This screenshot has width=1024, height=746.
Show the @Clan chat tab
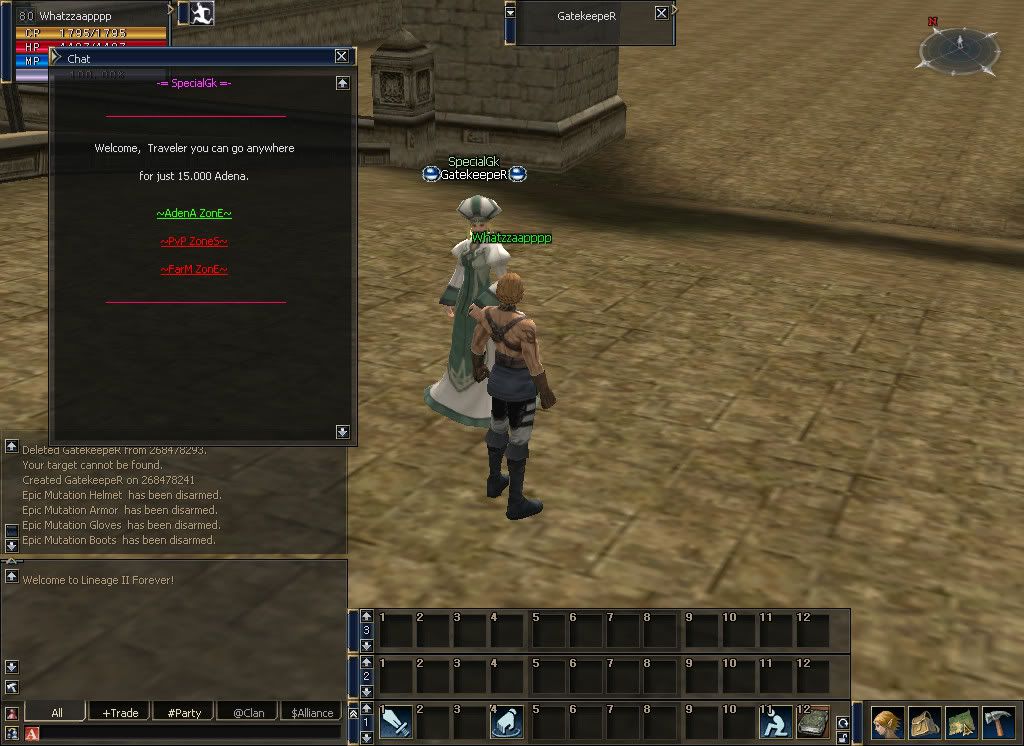click(x=248, y=712)
